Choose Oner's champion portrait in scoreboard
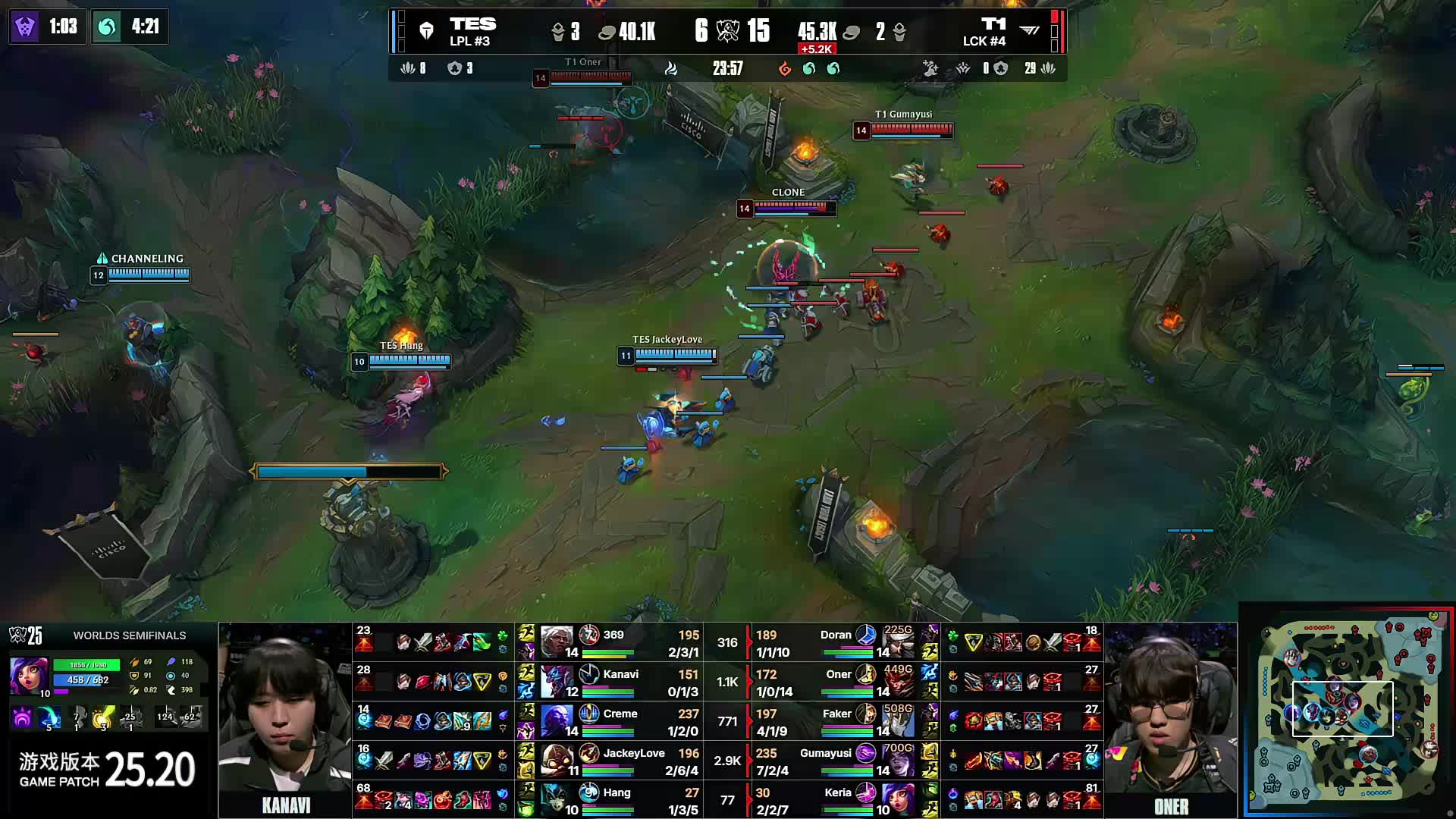The height and width of the screenshot is (819, 1456). [898, 682]
